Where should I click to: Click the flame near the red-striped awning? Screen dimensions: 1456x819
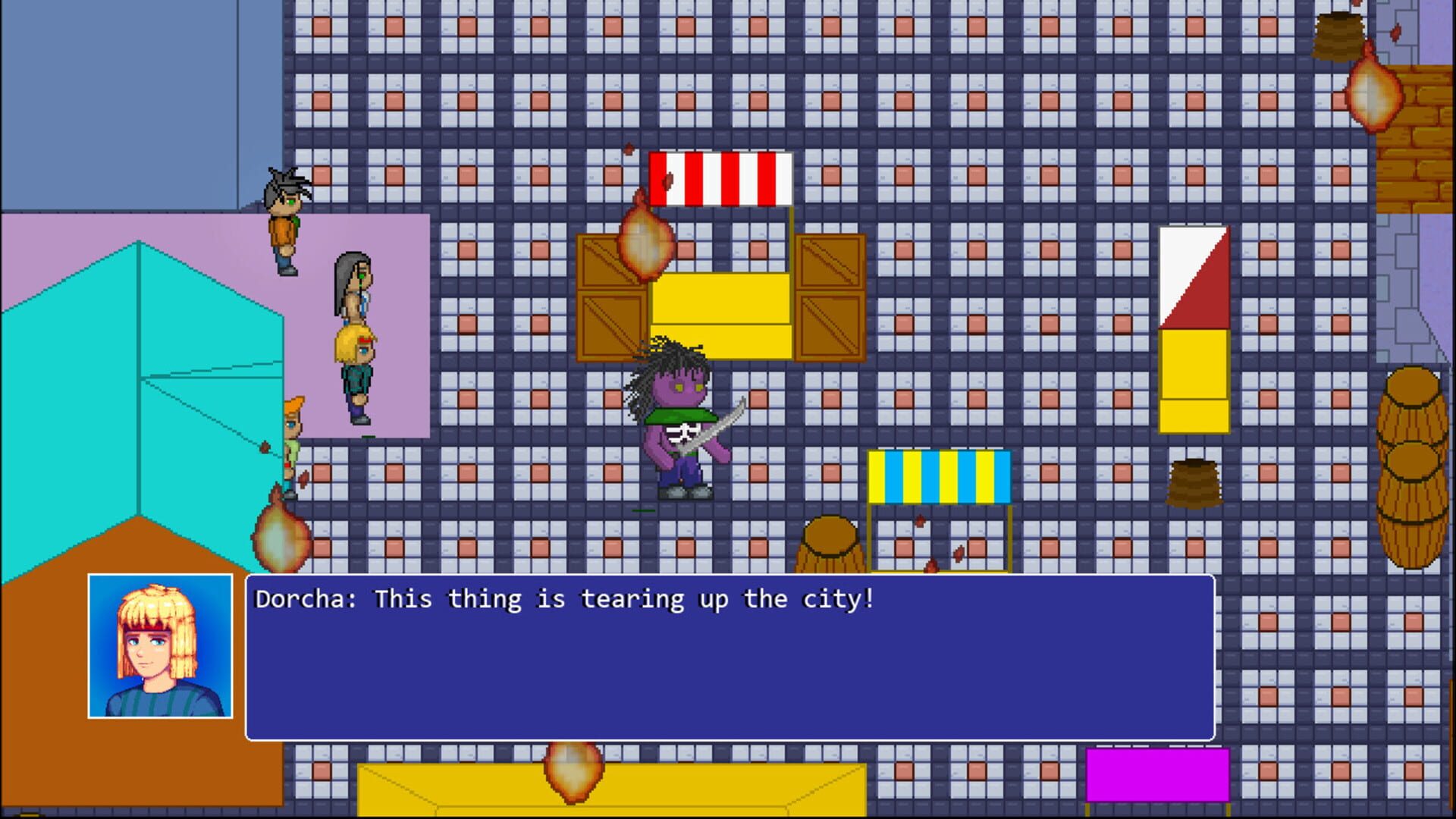[x=646, y=243]
